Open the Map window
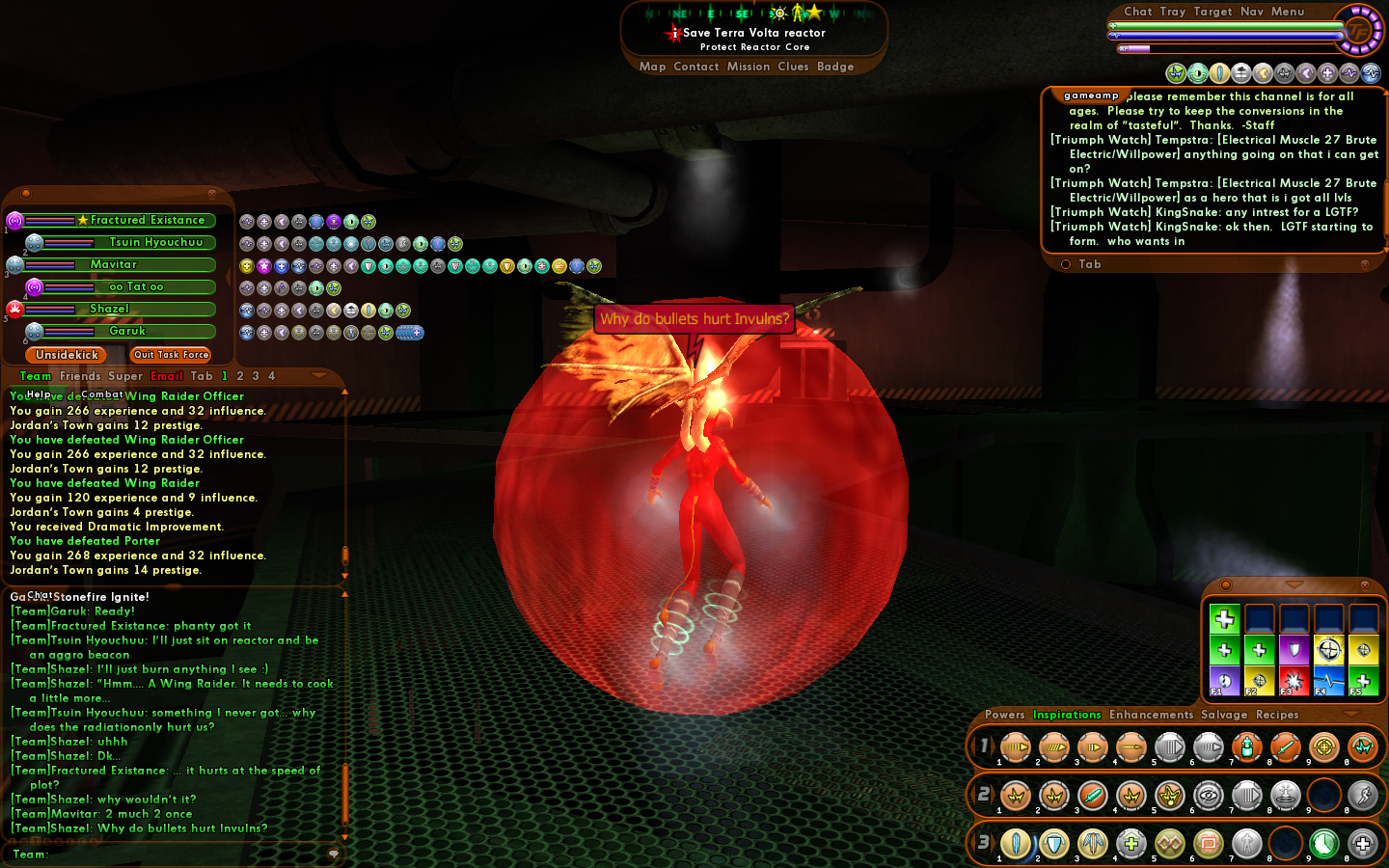 [652, 67]
